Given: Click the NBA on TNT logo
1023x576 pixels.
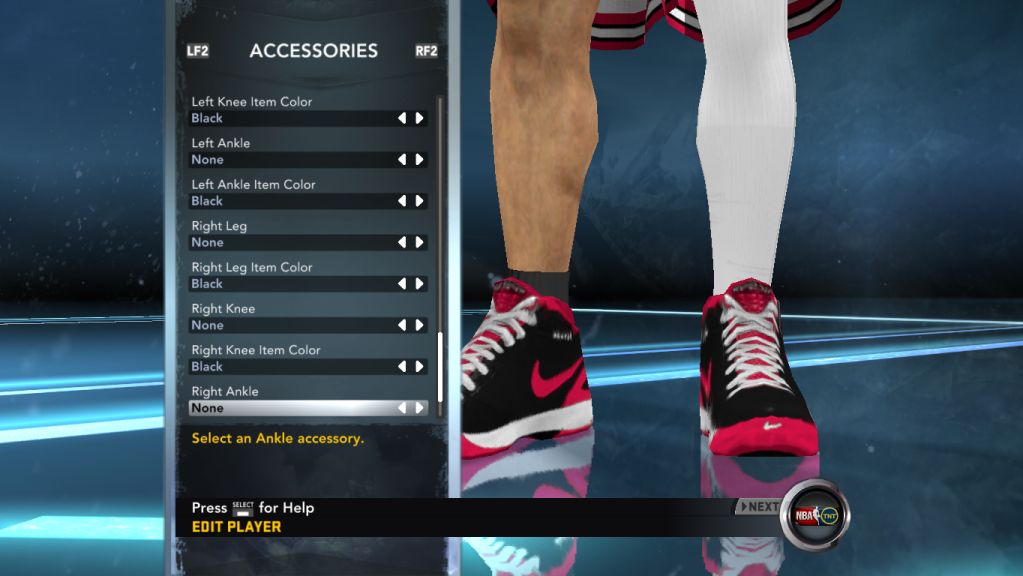Looking at the screenshot, I should click(815, 516).
